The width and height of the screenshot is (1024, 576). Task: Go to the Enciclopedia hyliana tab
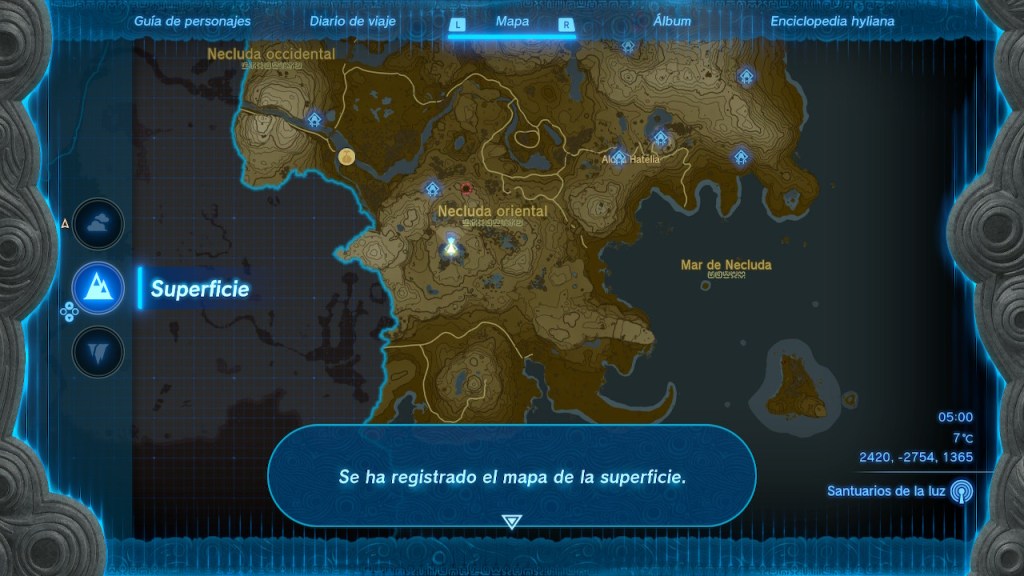click(832, 21)
